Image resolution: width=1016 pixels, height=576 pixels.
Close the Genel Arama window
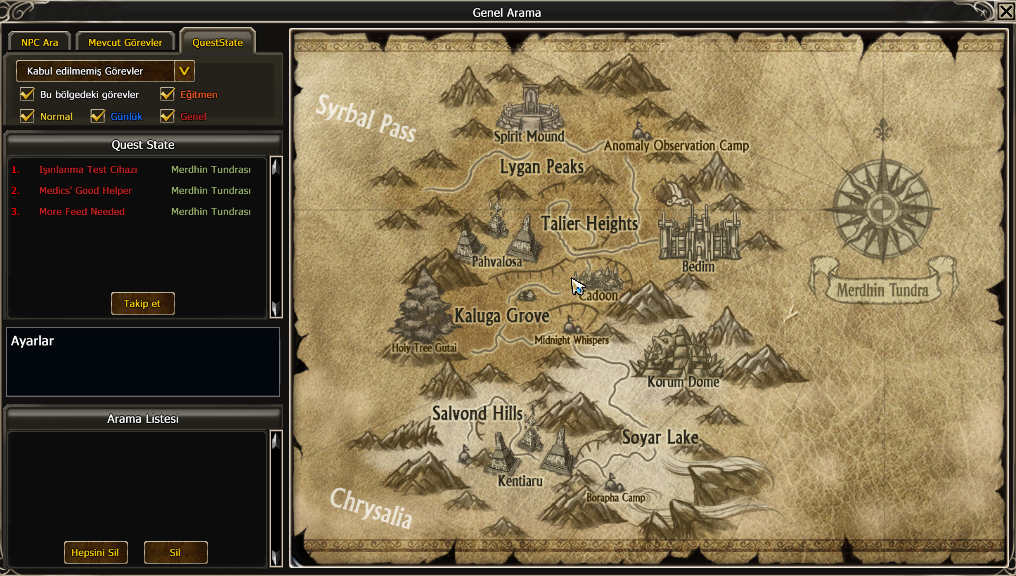pyautogui.click(x=1005, y=12)
